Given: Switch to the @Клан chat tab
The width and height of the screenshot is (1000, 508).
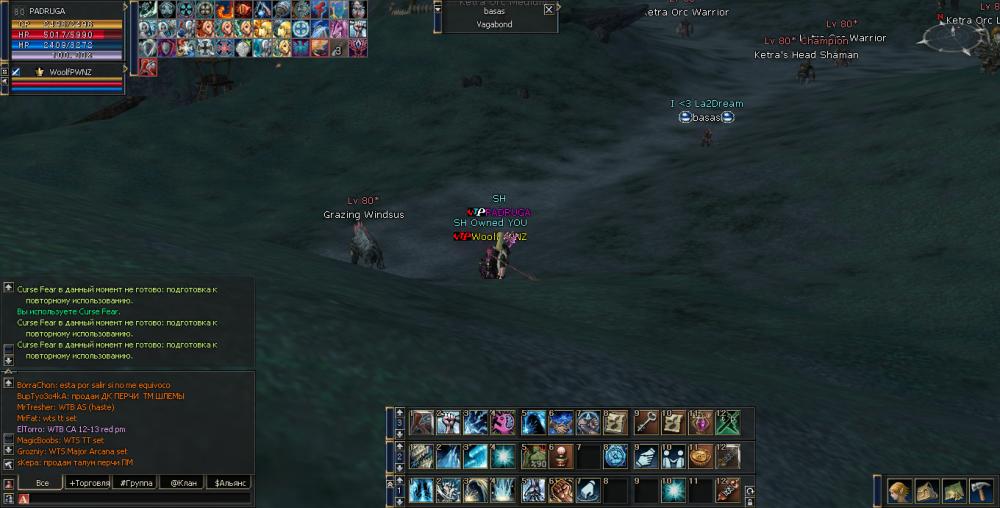Looking at the screenshot, I should [182, 483].
